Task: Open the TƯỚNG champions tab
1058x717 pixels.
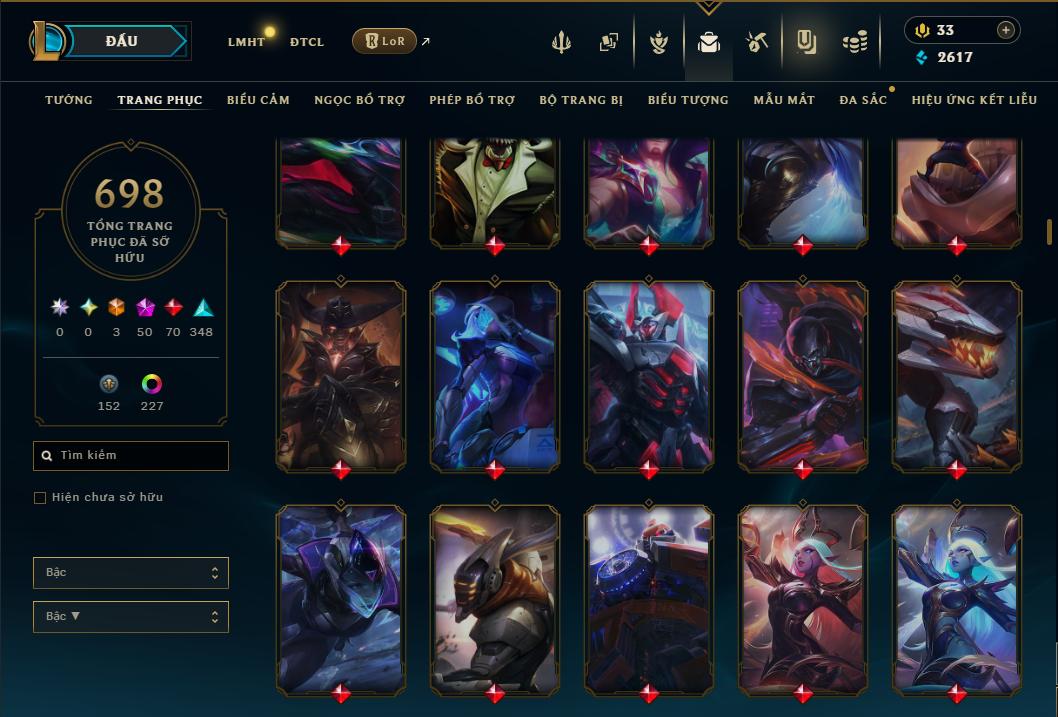Action: [69, 100]
